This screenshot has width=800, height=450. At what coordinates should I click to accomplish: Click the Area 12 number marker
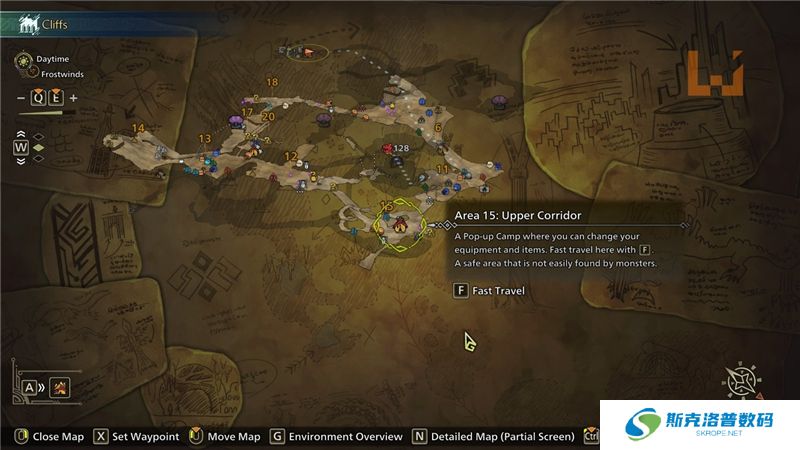[x=290, y=156]
